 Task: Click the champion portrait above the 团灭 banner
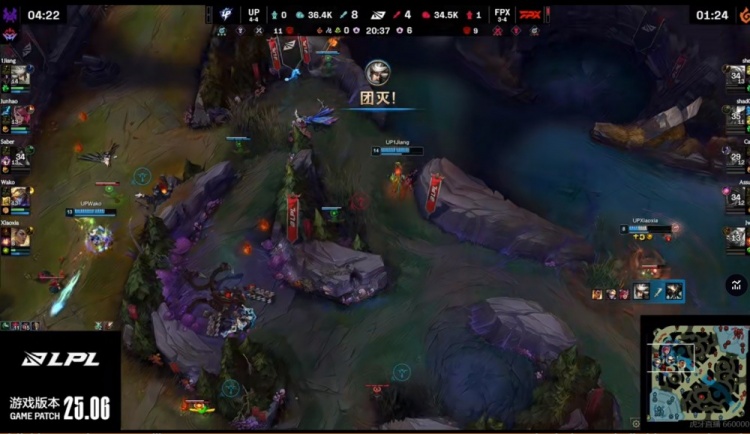(378, 72)
